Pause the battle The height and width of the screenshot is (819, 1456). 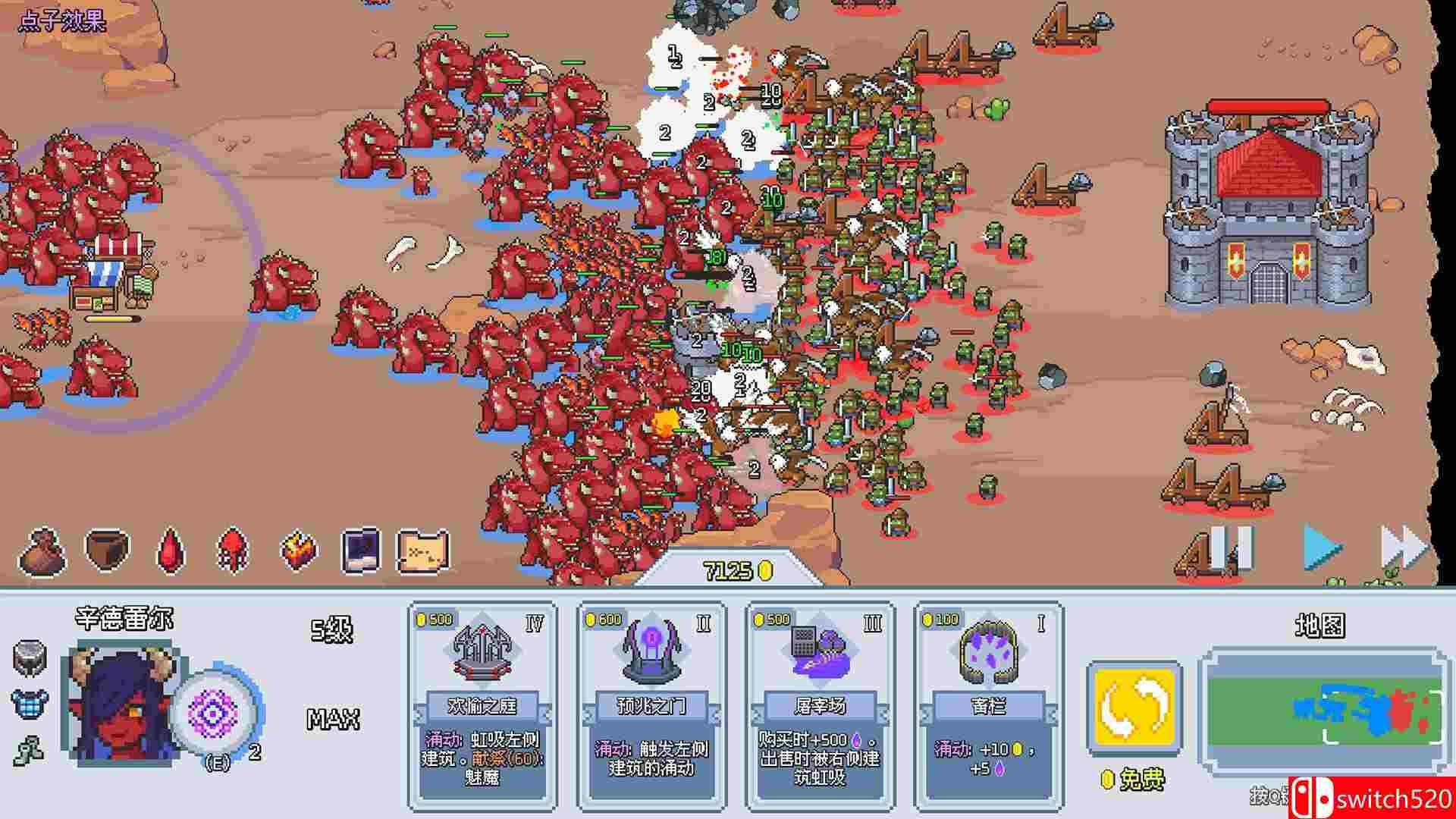pos(1231,547)
